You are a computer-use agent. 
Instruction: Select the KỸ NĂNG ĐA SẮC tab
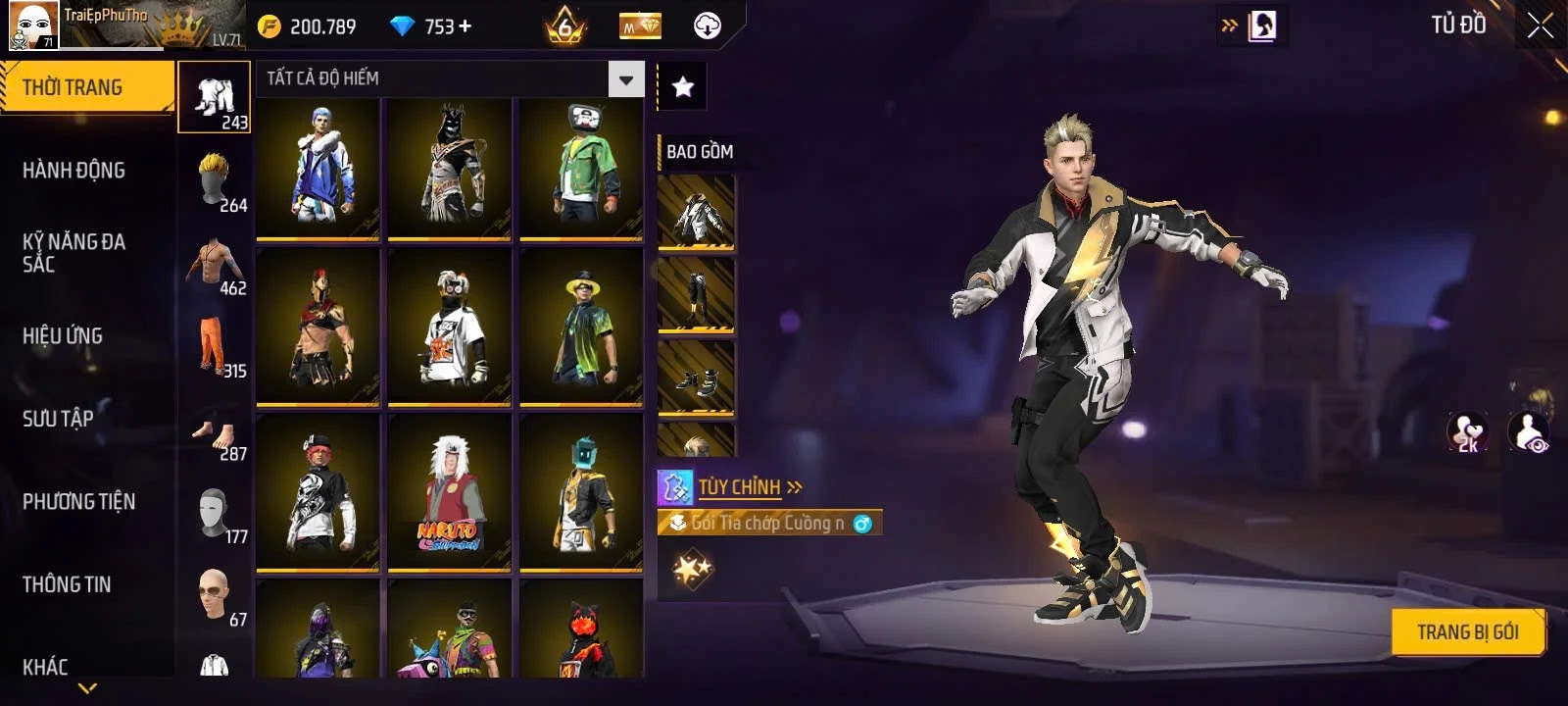click(x=74, y=253)
